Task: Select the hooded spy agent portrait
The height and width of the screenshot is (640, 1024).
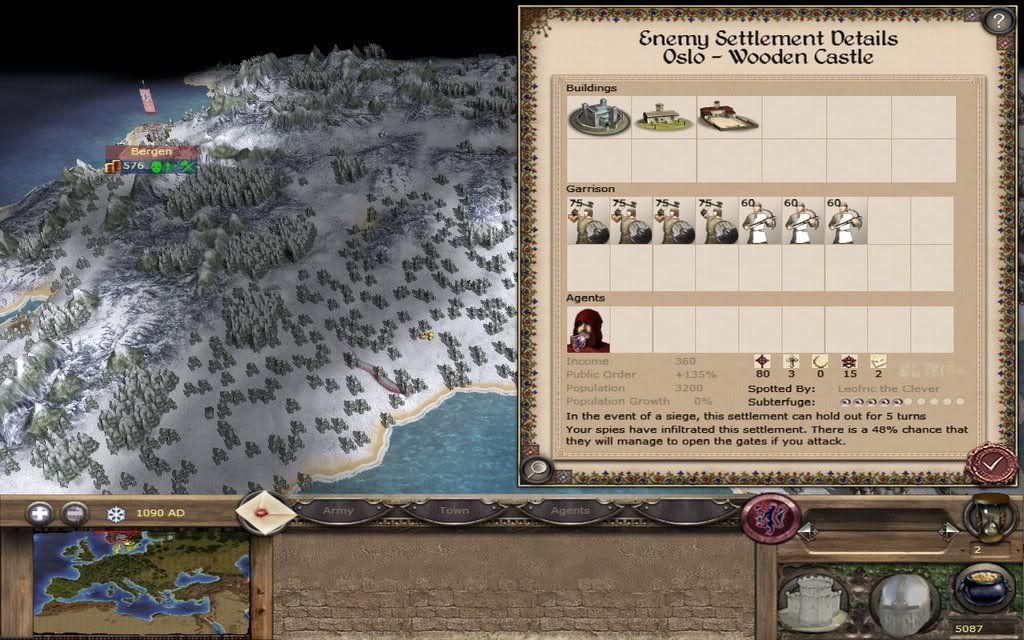Action: (588, 330)
